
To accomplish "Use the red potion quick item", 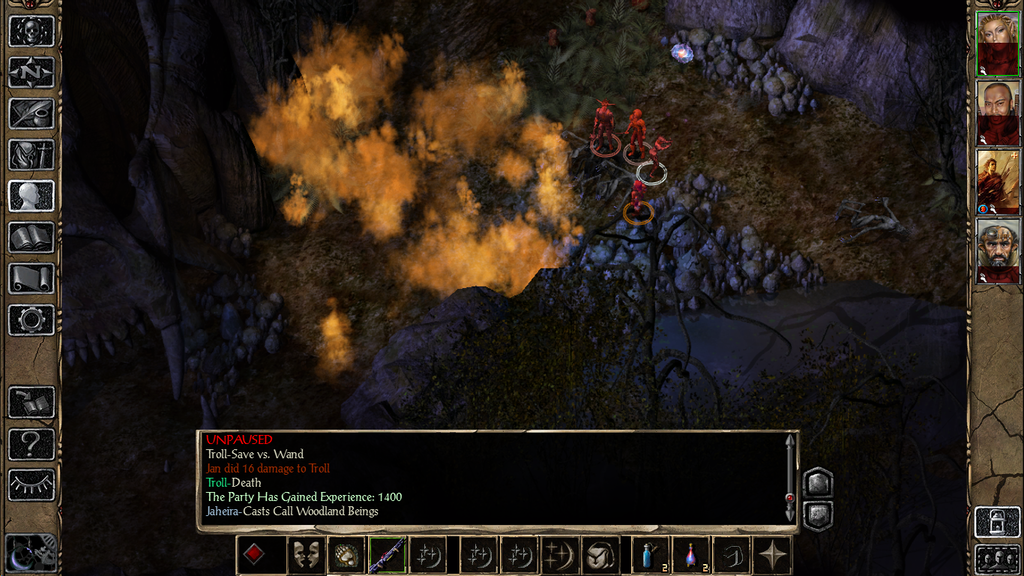I will tap(691, 555).
